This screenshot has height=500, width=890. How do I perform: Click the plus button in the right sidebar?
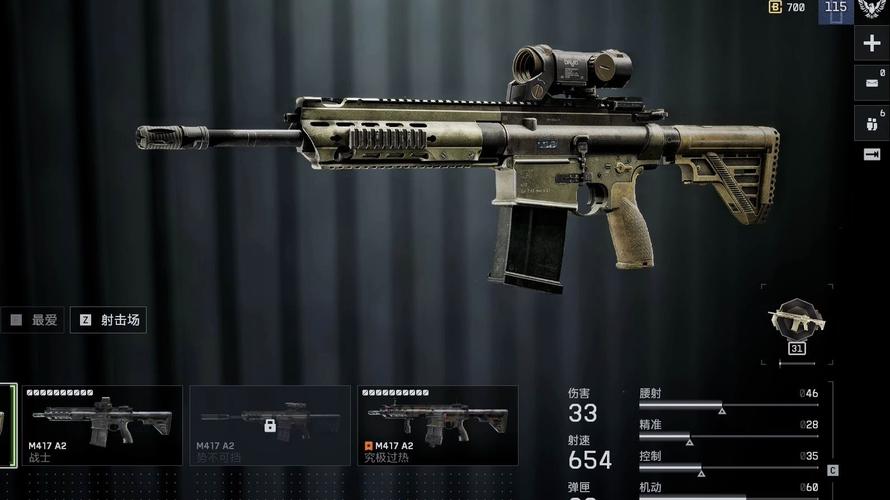tap(872, 44)
